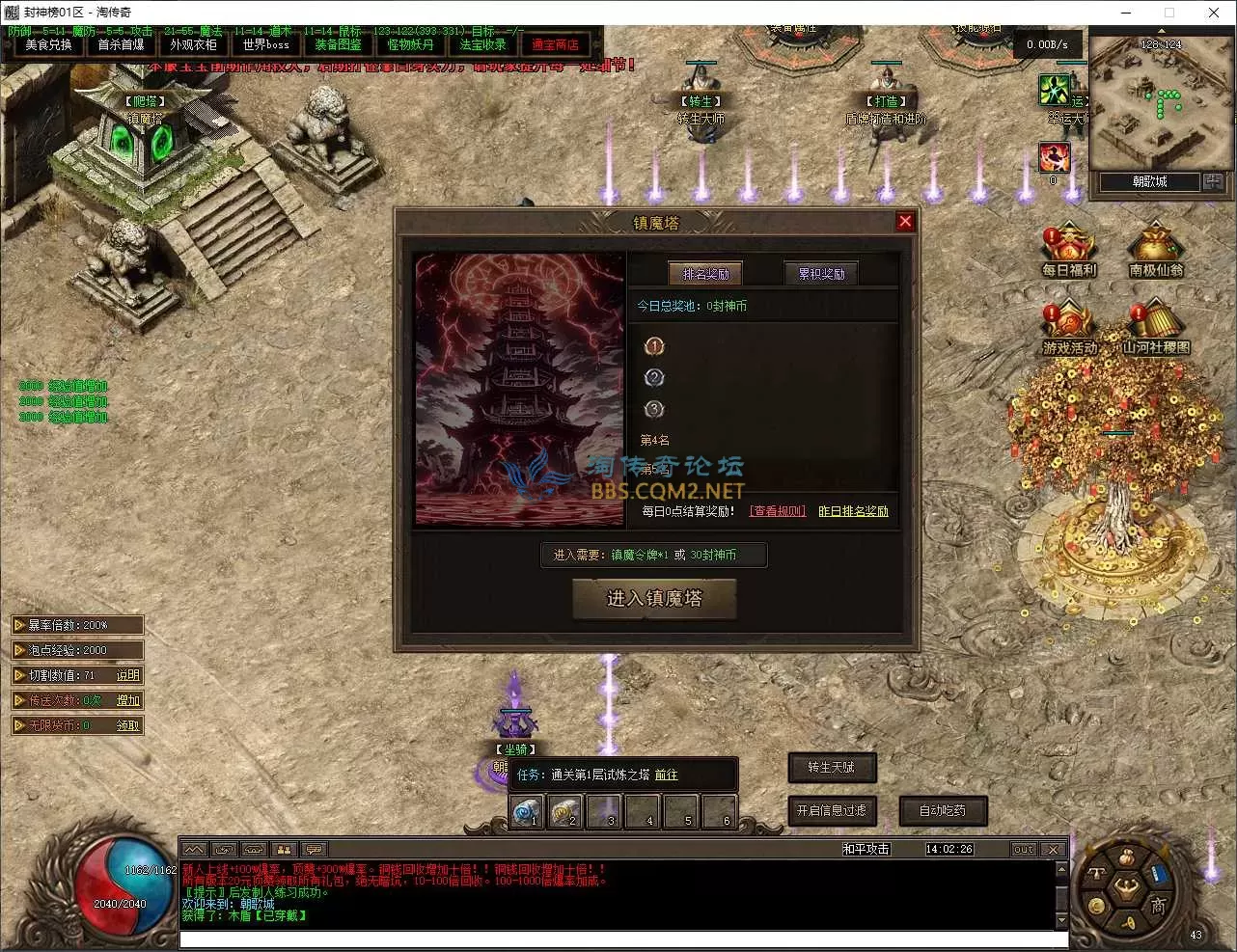Switch to the 累积奖励 tab

pos(821,274)
